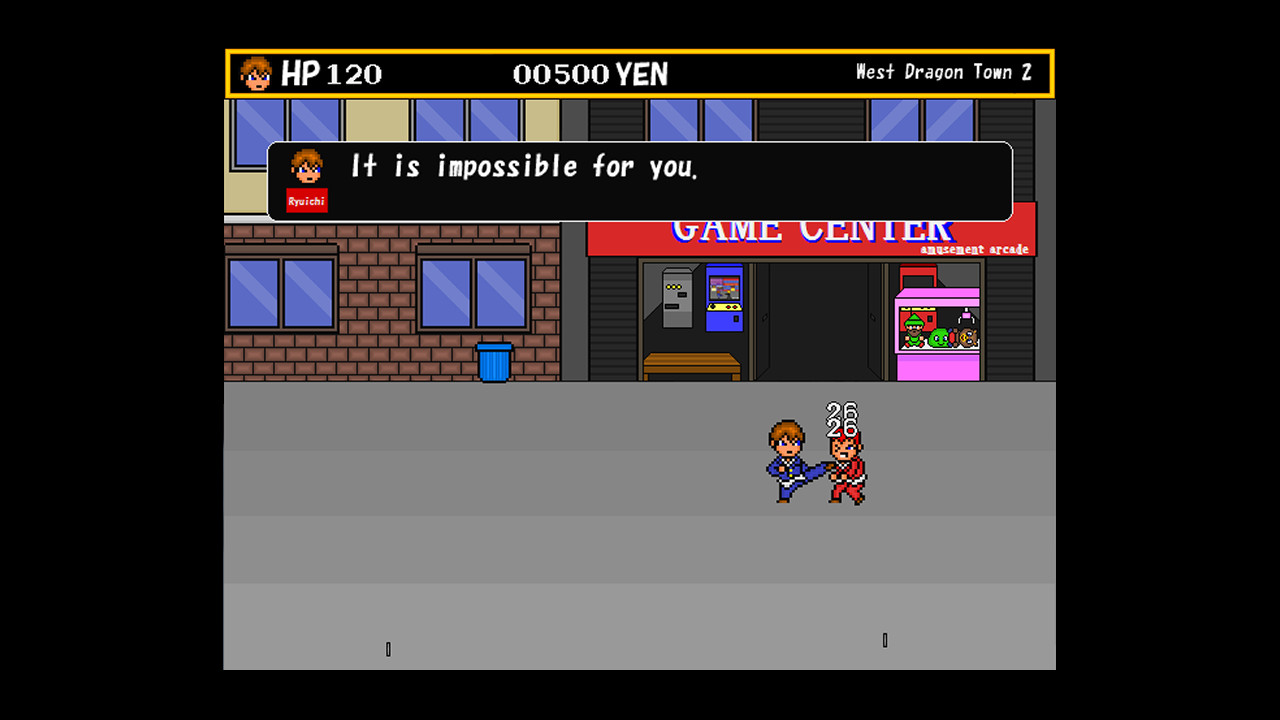Click the blue trash can by the building
This screenshot has width=1280, height=720.
point(492,362)
